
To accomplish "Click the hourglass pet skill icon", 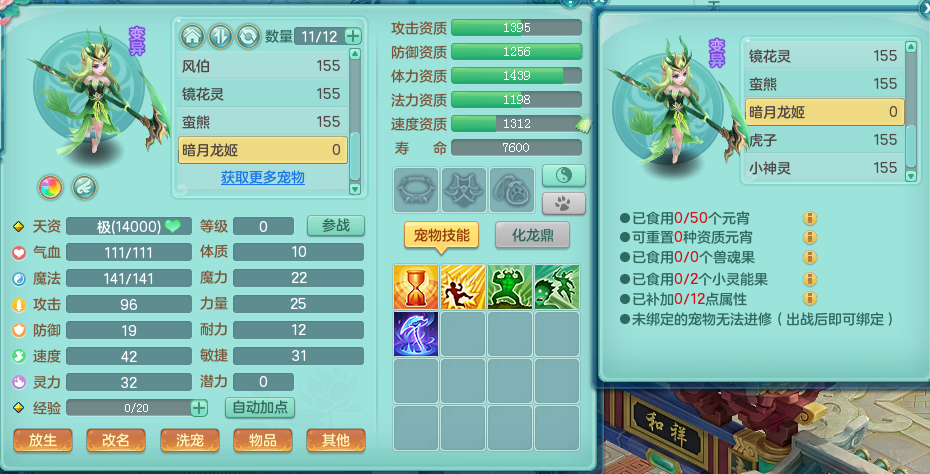I will pos(416,286).
